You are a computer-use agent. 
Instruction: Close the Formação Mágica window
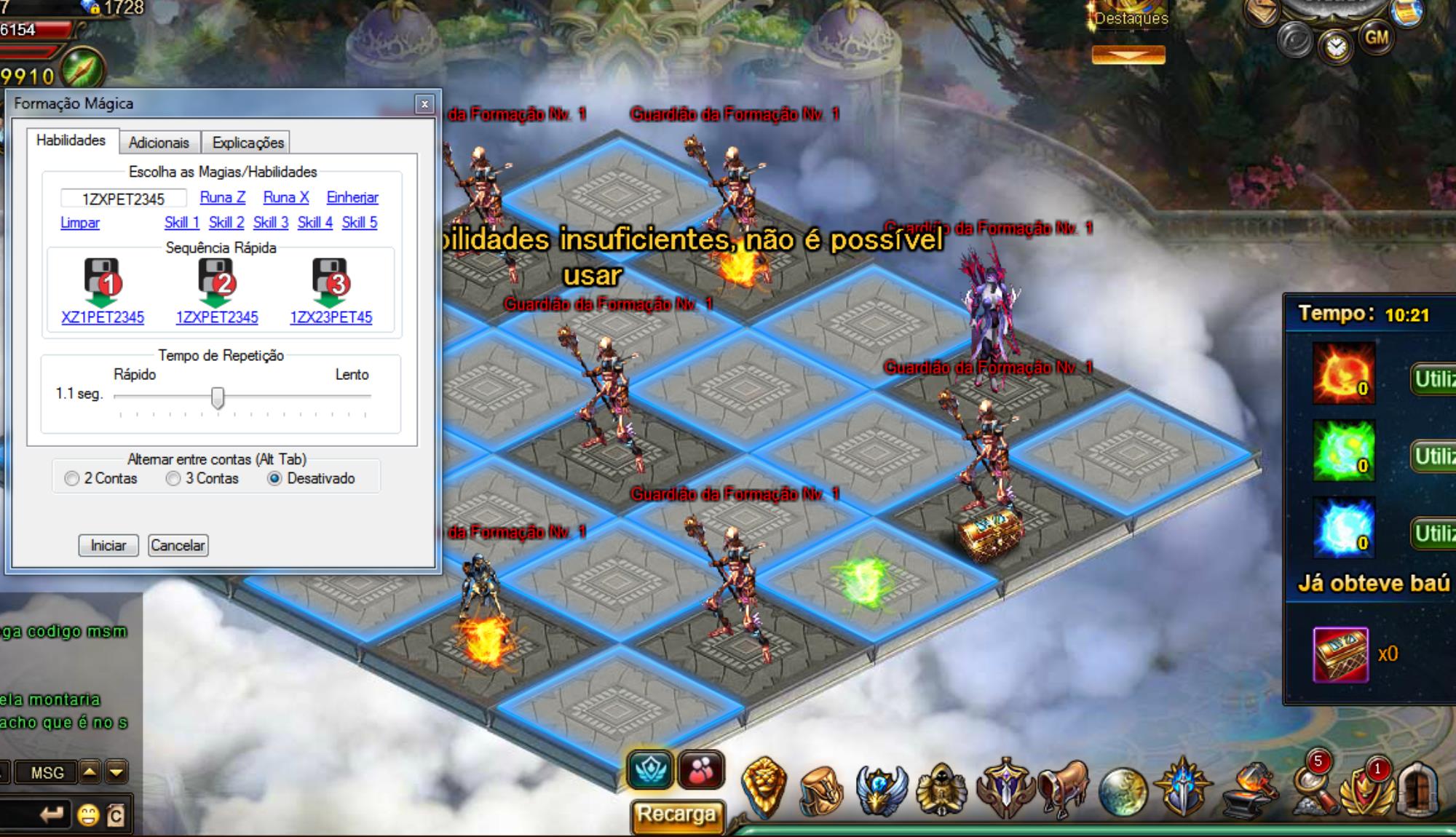click(424, 104)
